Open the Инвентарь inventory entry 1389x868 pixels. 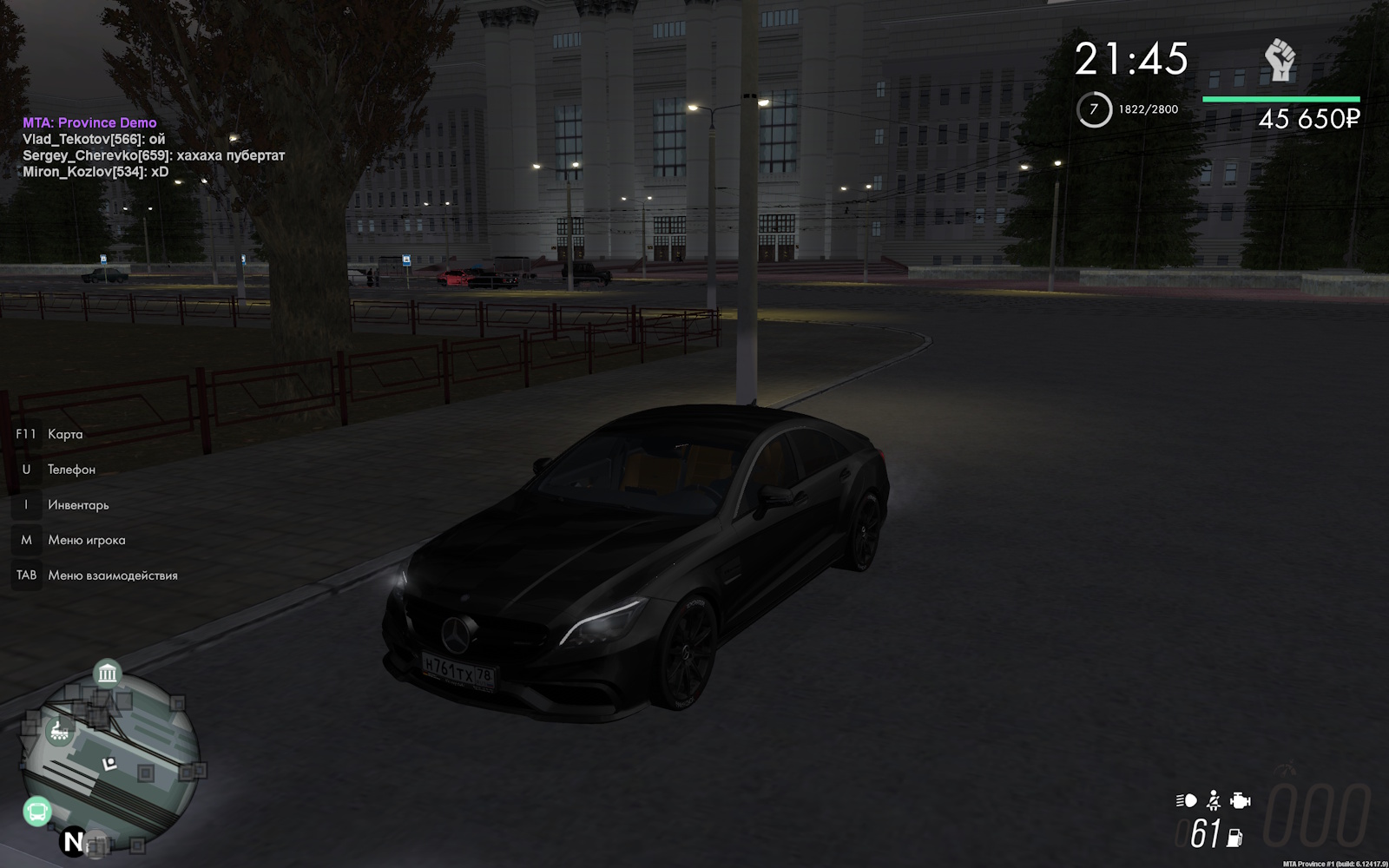point(78,505)
